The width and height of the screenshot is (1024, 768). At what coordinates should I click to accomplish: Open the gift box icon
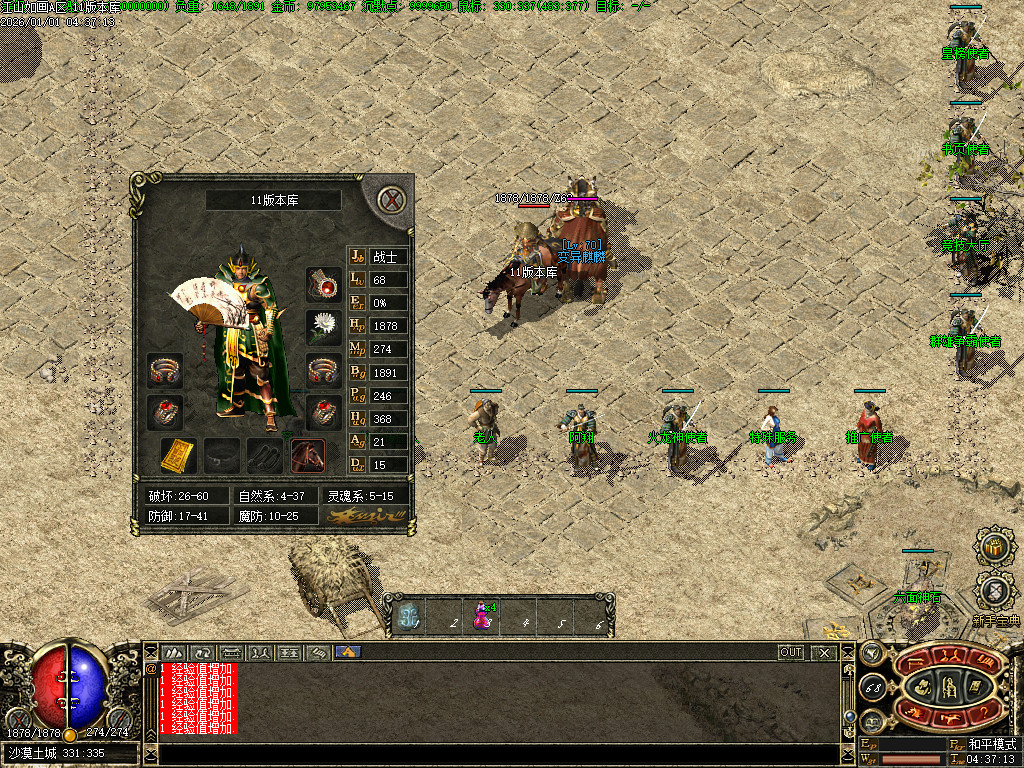click(x=993, y=547)
